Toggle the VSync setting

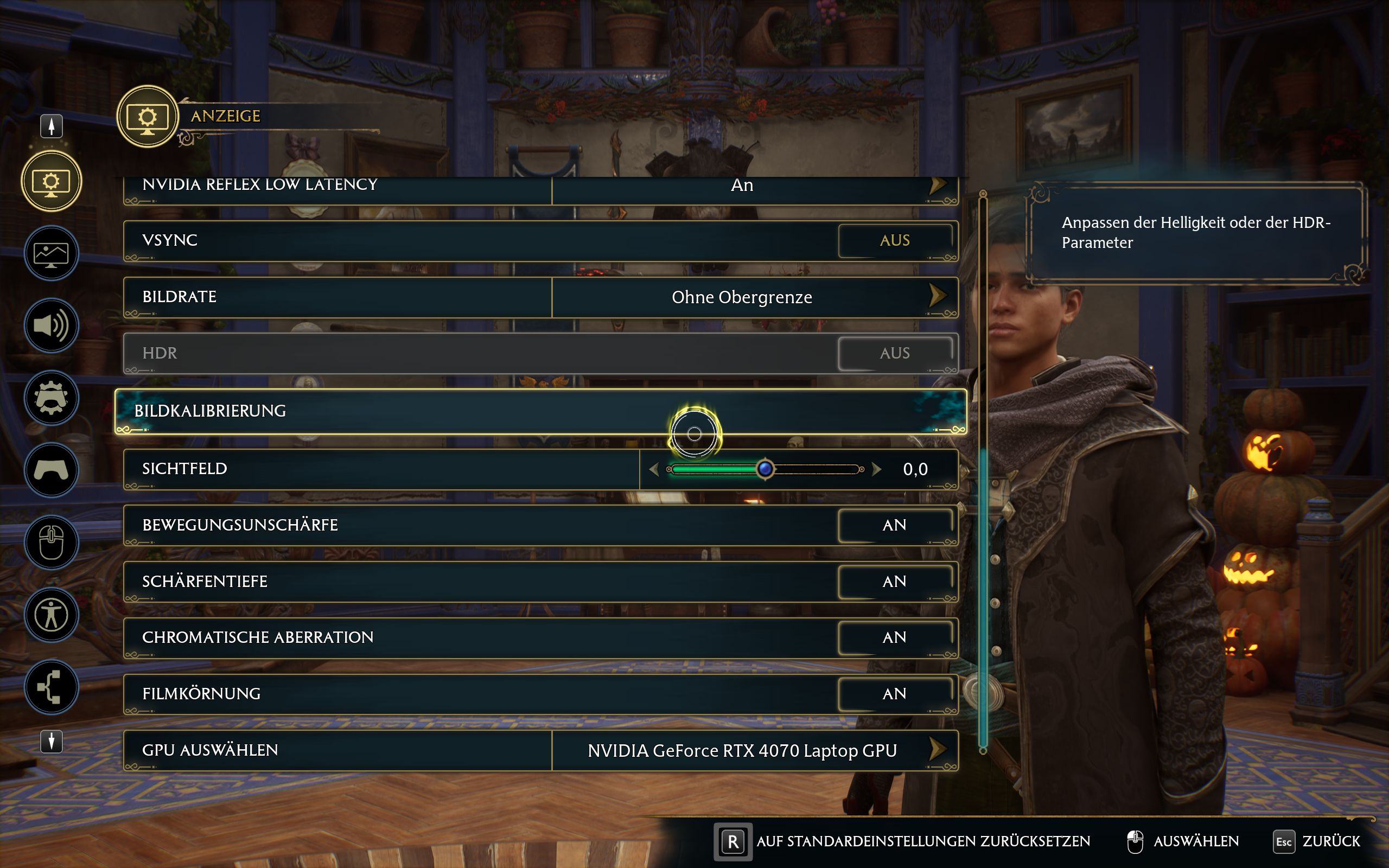click(894, 240)
